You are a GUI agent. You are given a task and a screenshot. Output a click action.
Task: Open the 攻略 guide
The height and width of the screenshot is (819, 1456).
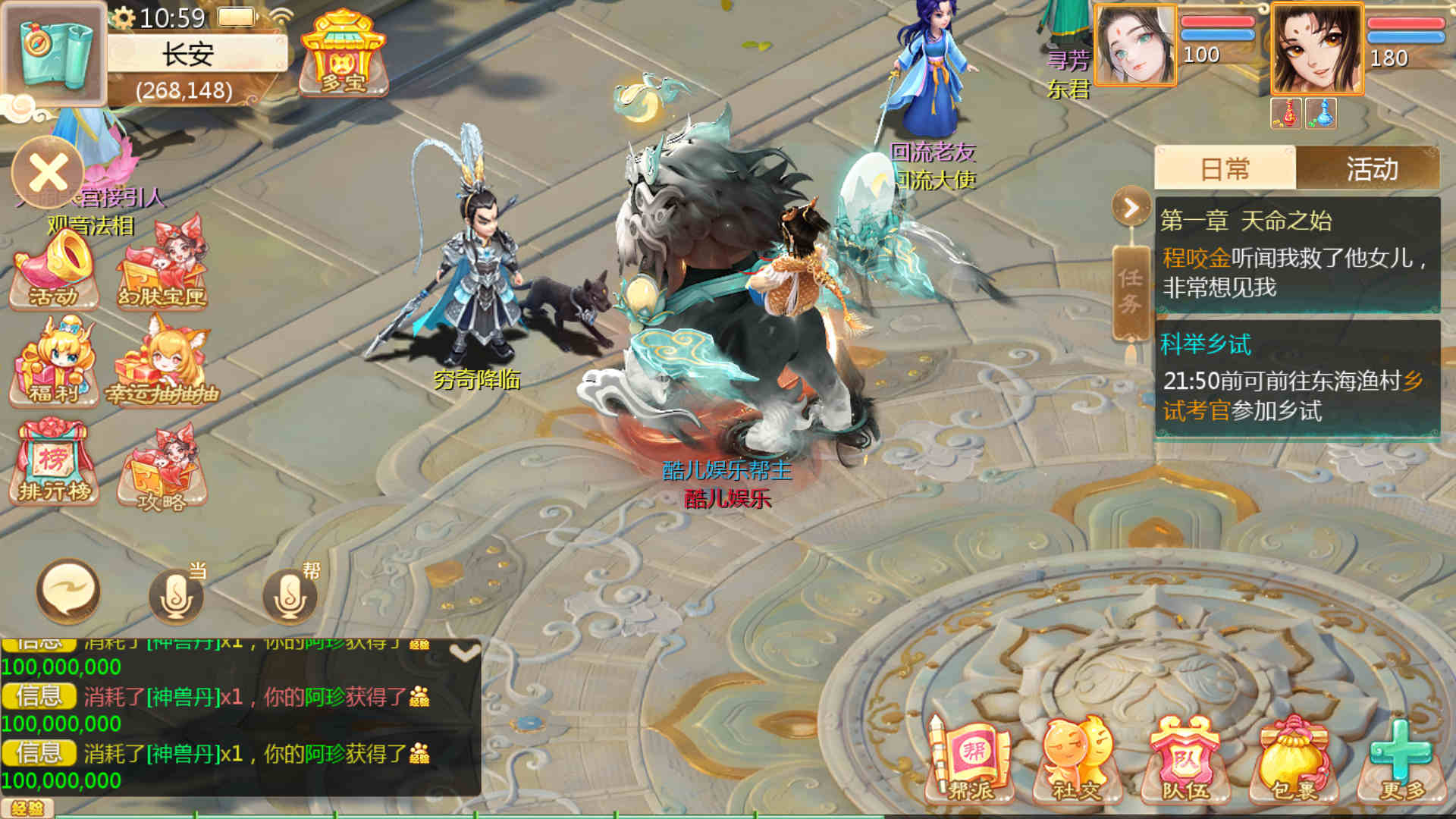(162, 469)
